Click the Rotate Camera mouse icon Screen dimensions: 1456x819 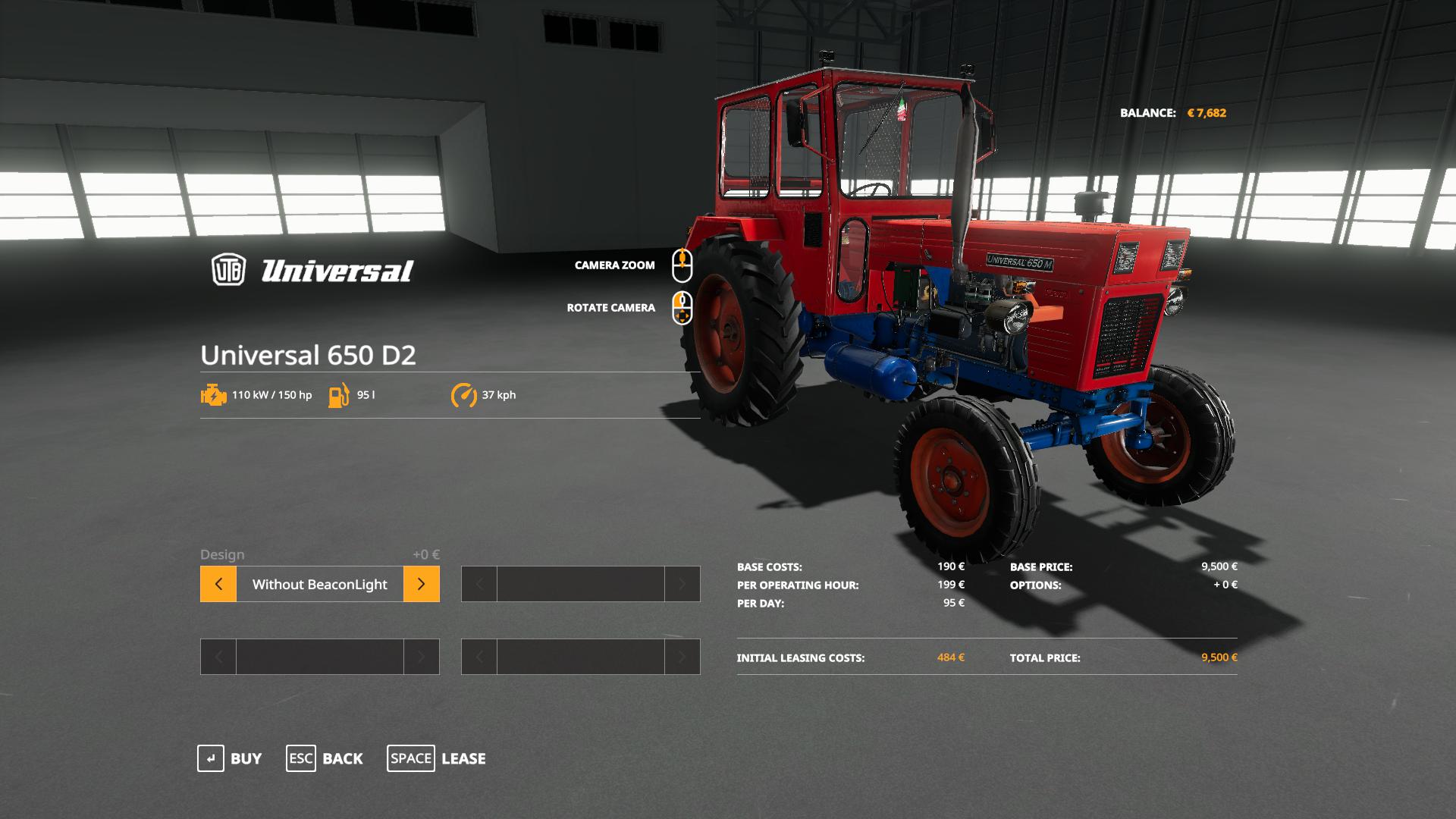pos(682,307)
